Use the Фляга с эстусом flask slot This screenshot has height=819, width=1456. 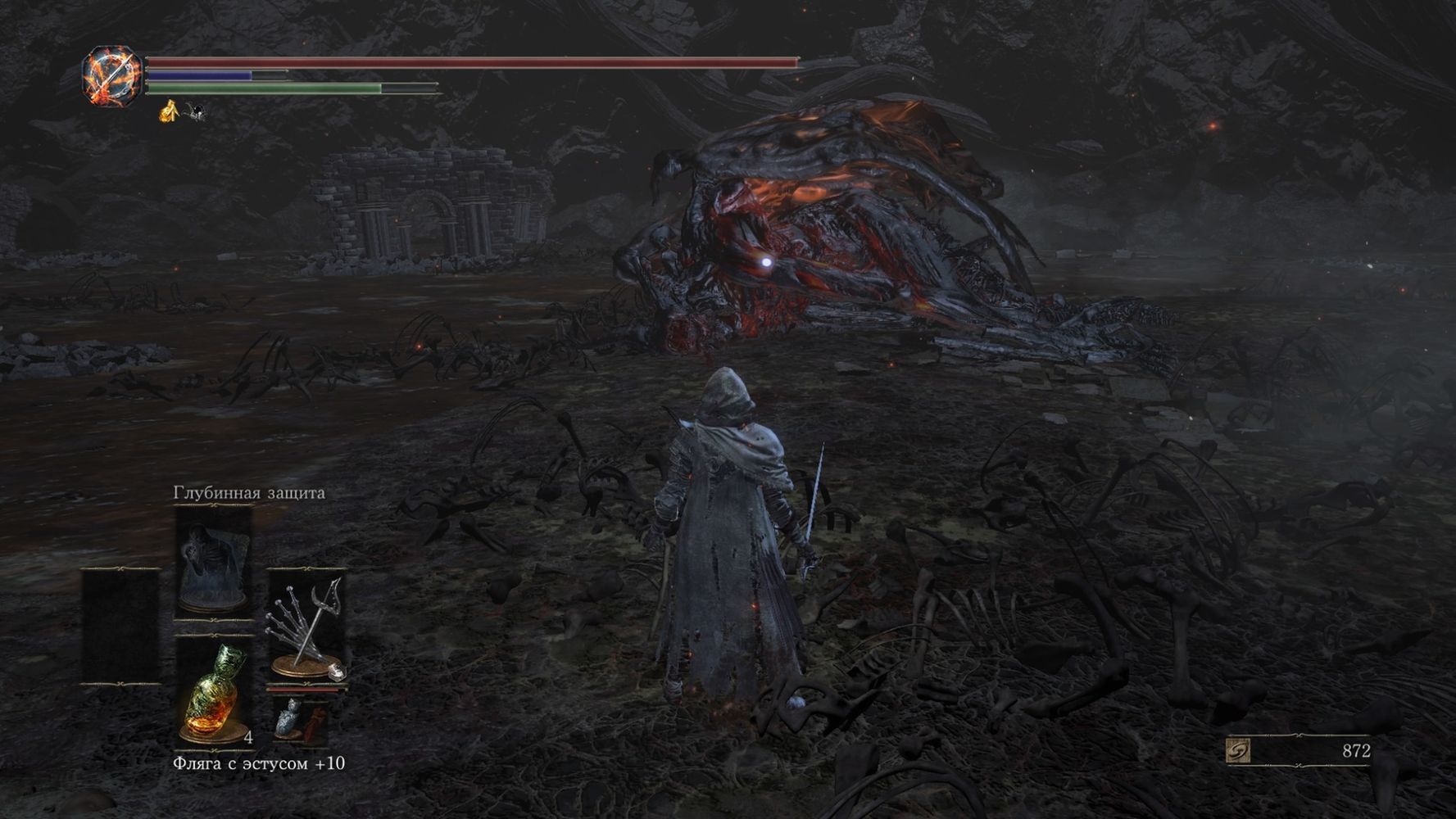(x=213, y=693)
